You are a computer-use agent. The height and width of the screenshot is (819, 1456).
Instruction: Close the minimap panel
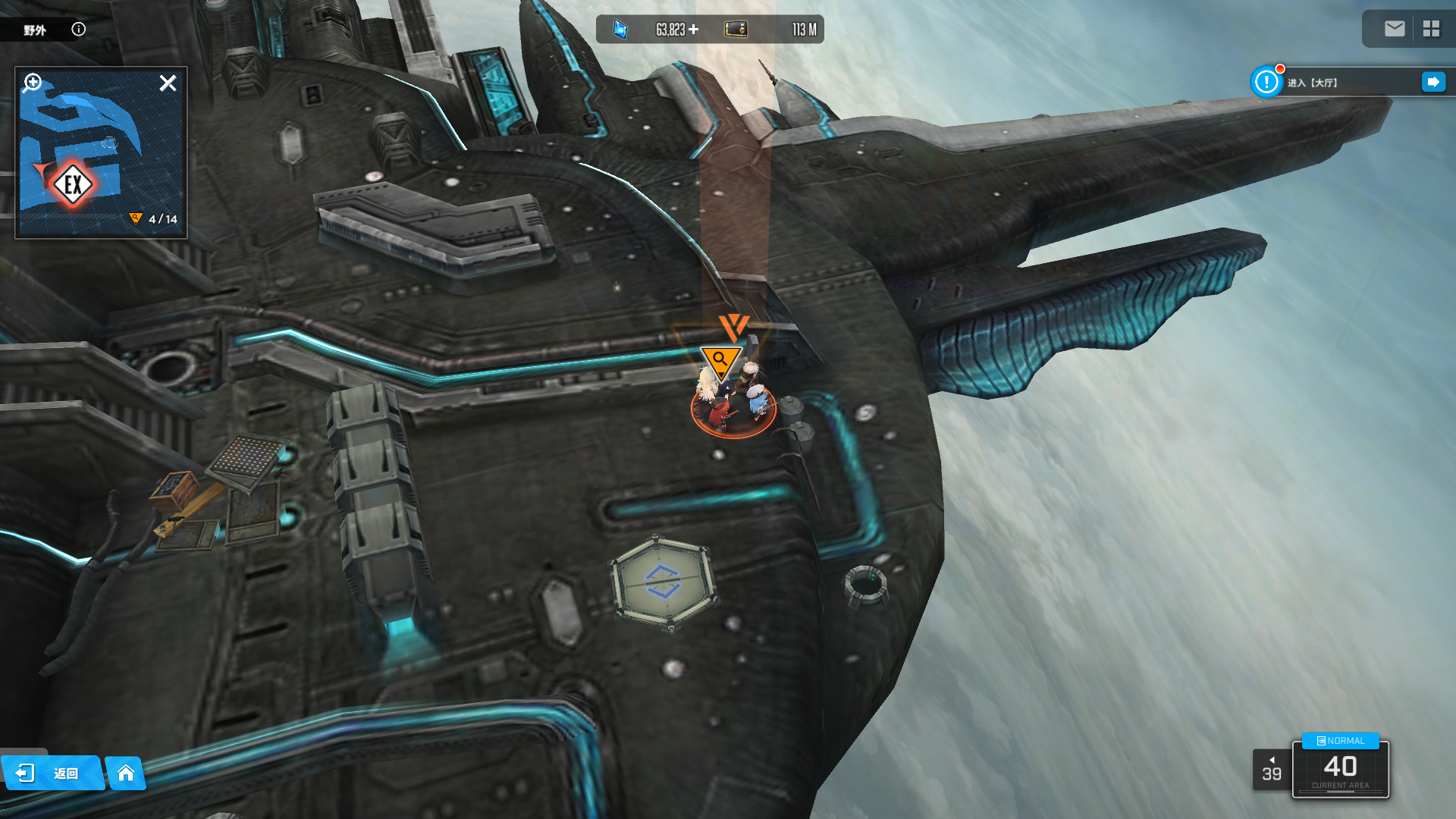(x=168, y=83)
